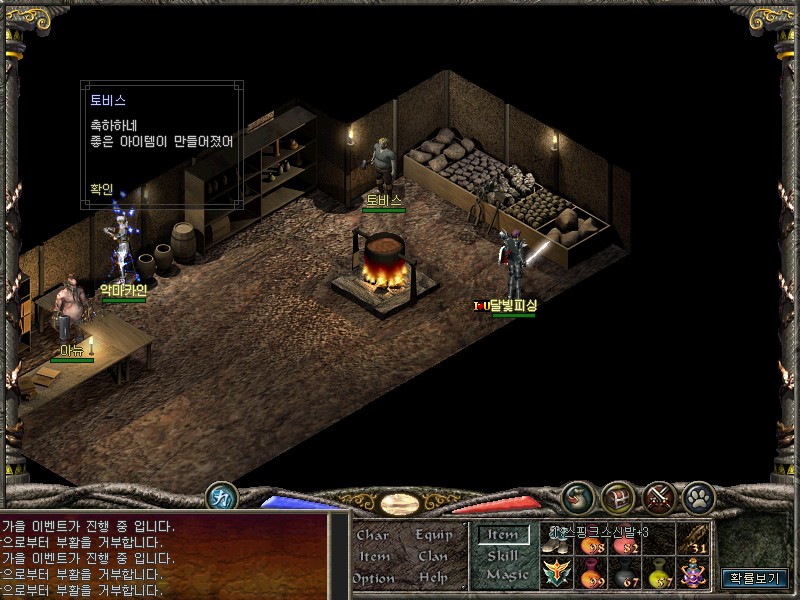Select the winged emblem item slot
The image size is (800, 600).
556,573
